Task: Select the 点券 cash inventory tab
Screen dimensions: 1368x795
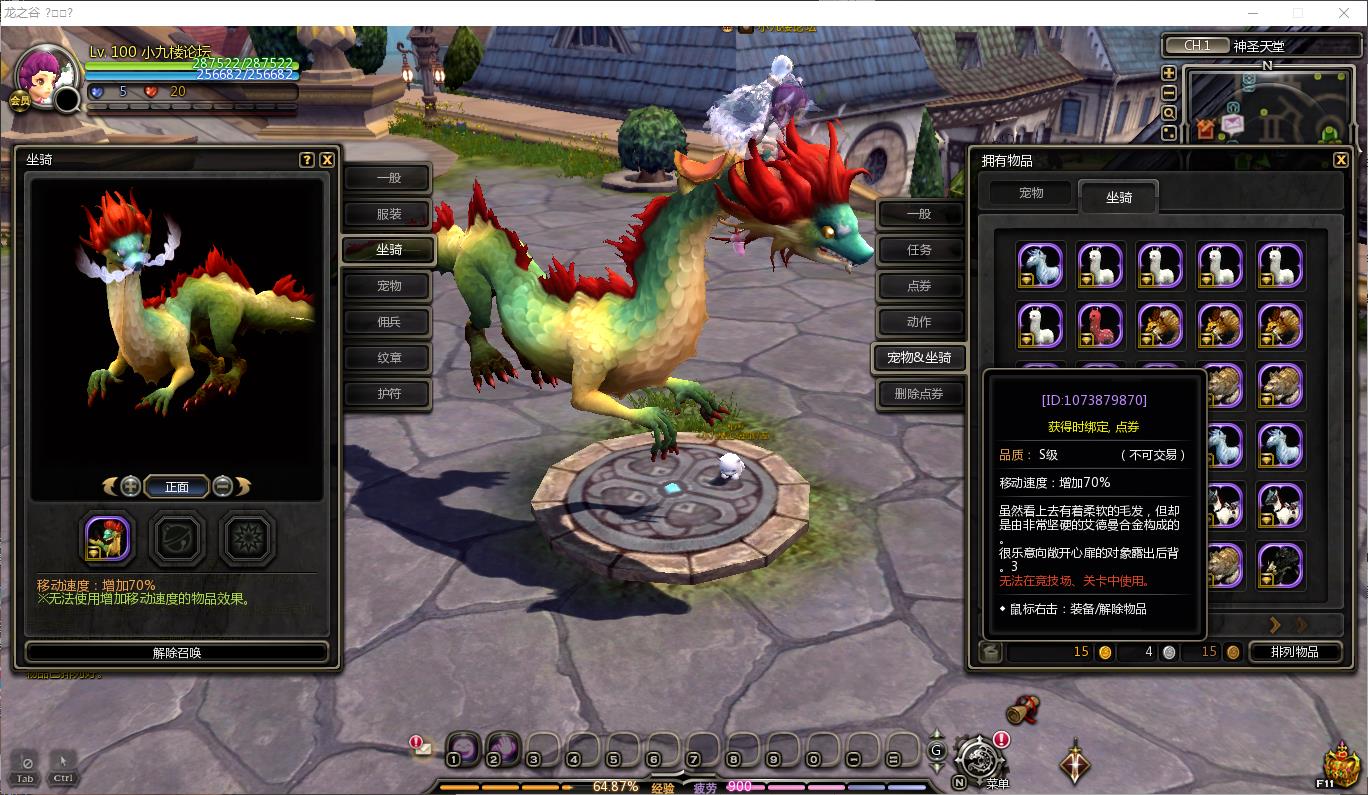Action: [919, 286]
